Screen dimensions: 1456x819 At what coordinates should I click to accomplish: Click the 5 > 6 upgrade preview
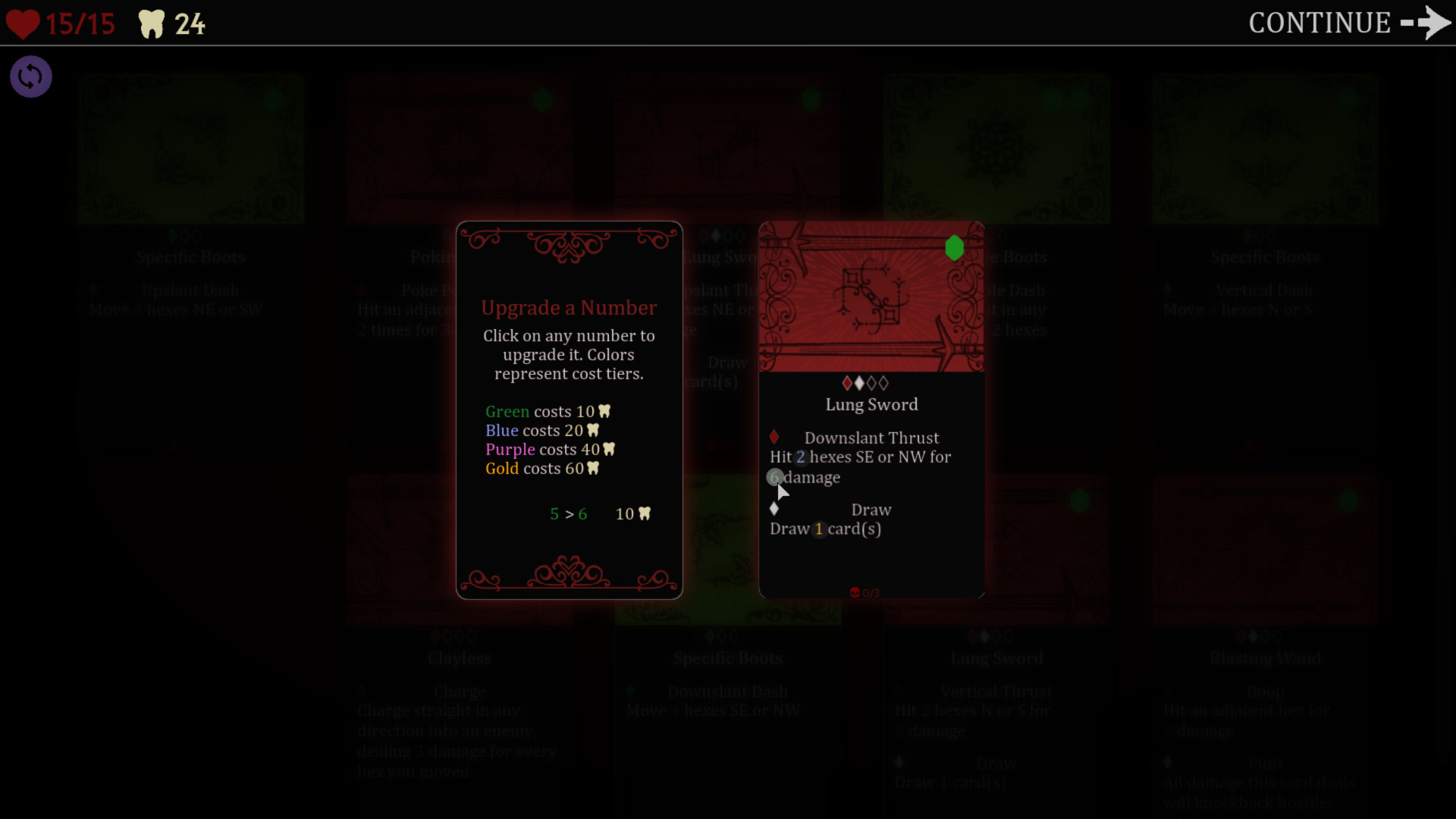(569, 514)
